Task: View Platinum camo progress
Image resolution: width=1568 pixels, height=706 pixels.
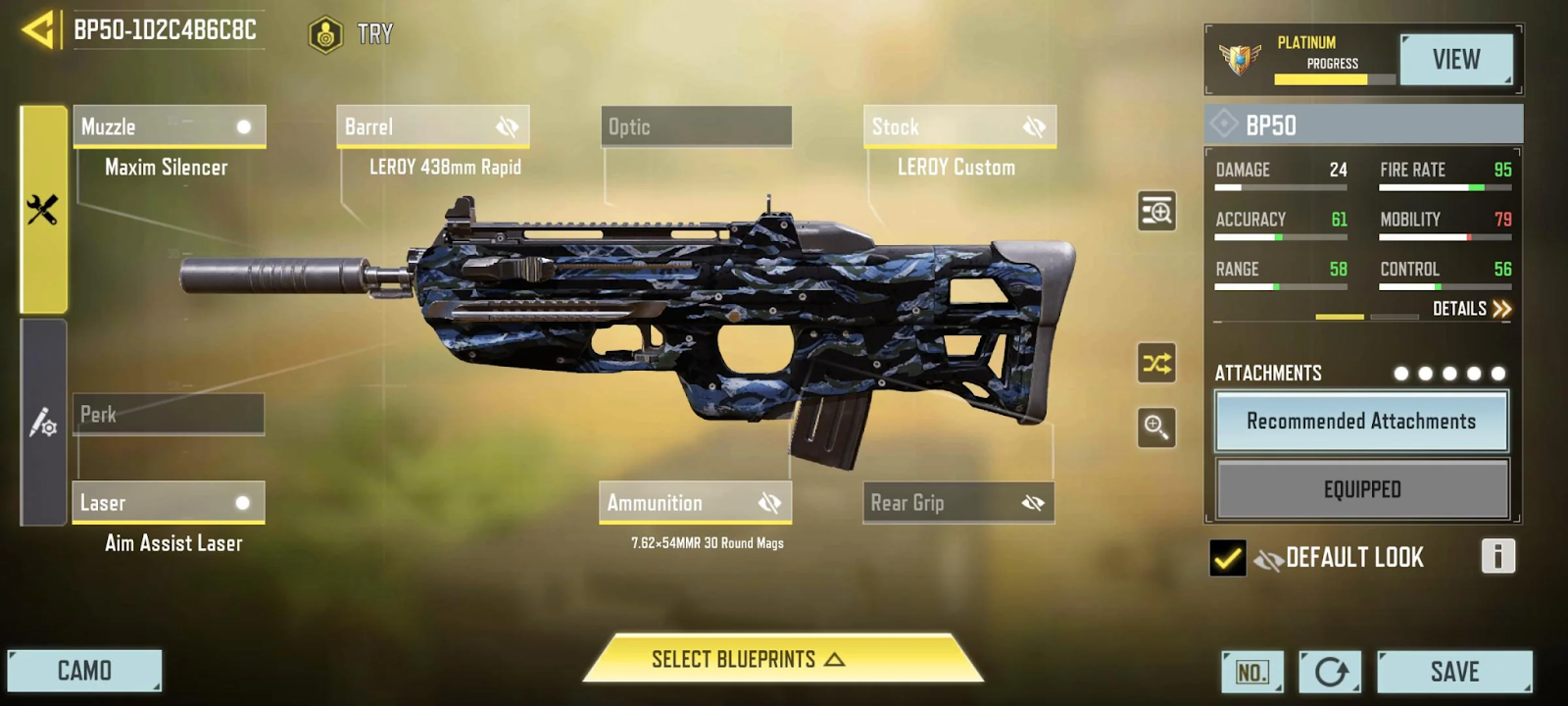Action: [1456, 60]
